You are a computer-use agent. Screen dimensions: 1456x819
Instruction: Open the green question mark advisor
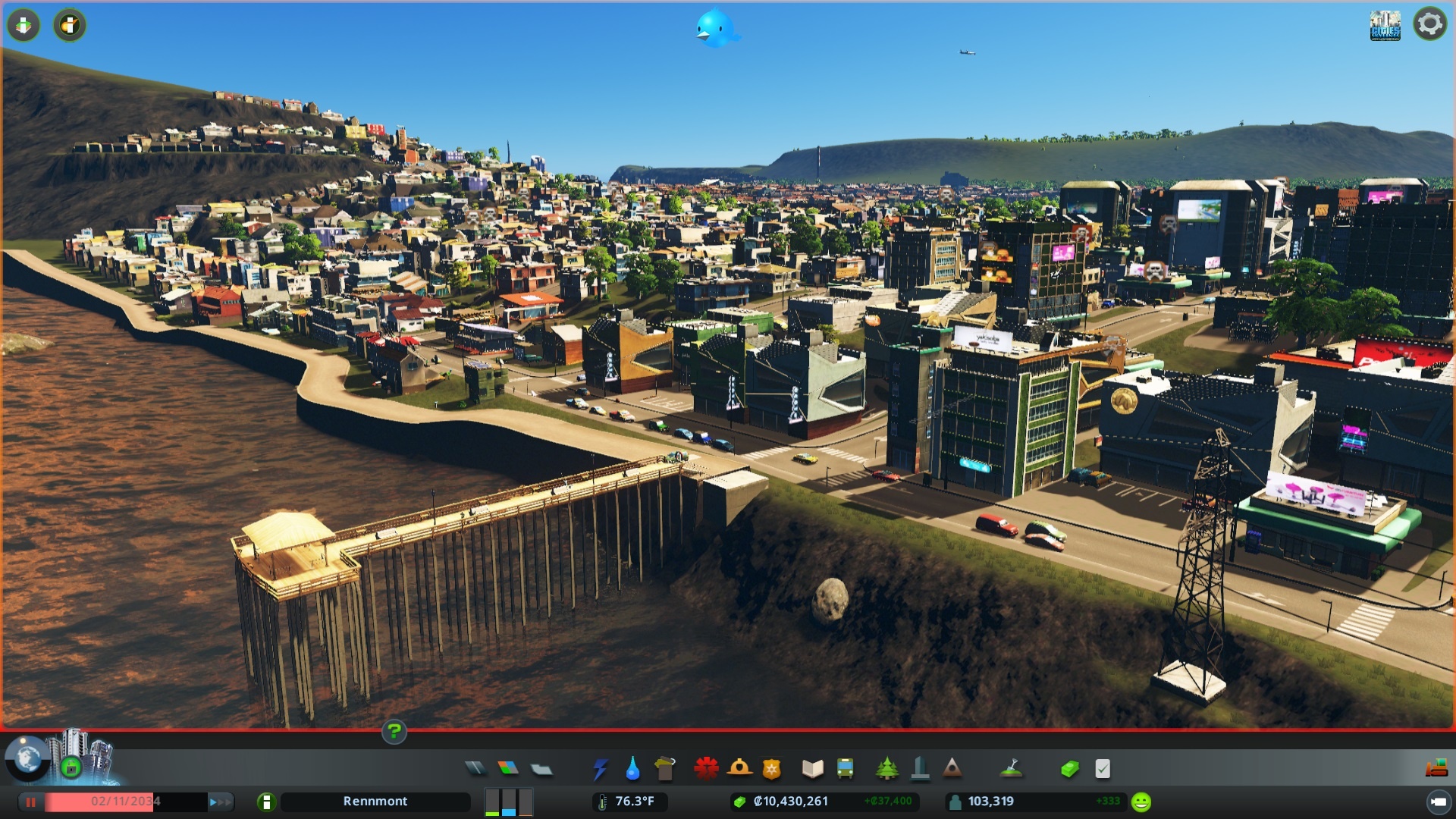pyautogui.click(x=394, y=732)
